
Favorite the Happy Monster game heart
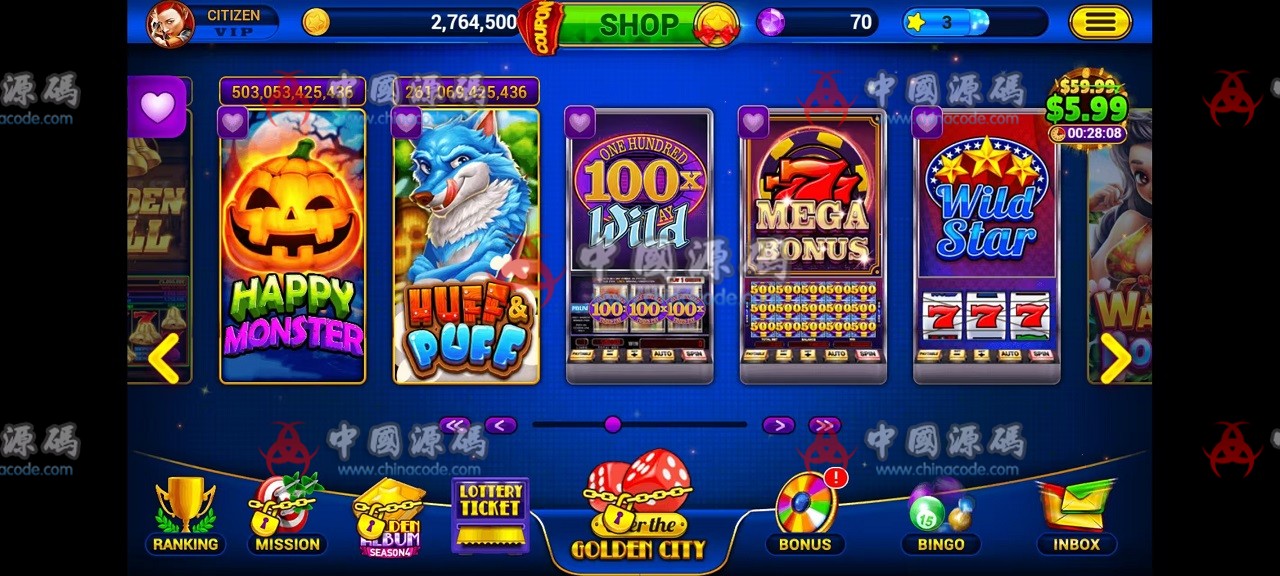[x=233, y=122]
